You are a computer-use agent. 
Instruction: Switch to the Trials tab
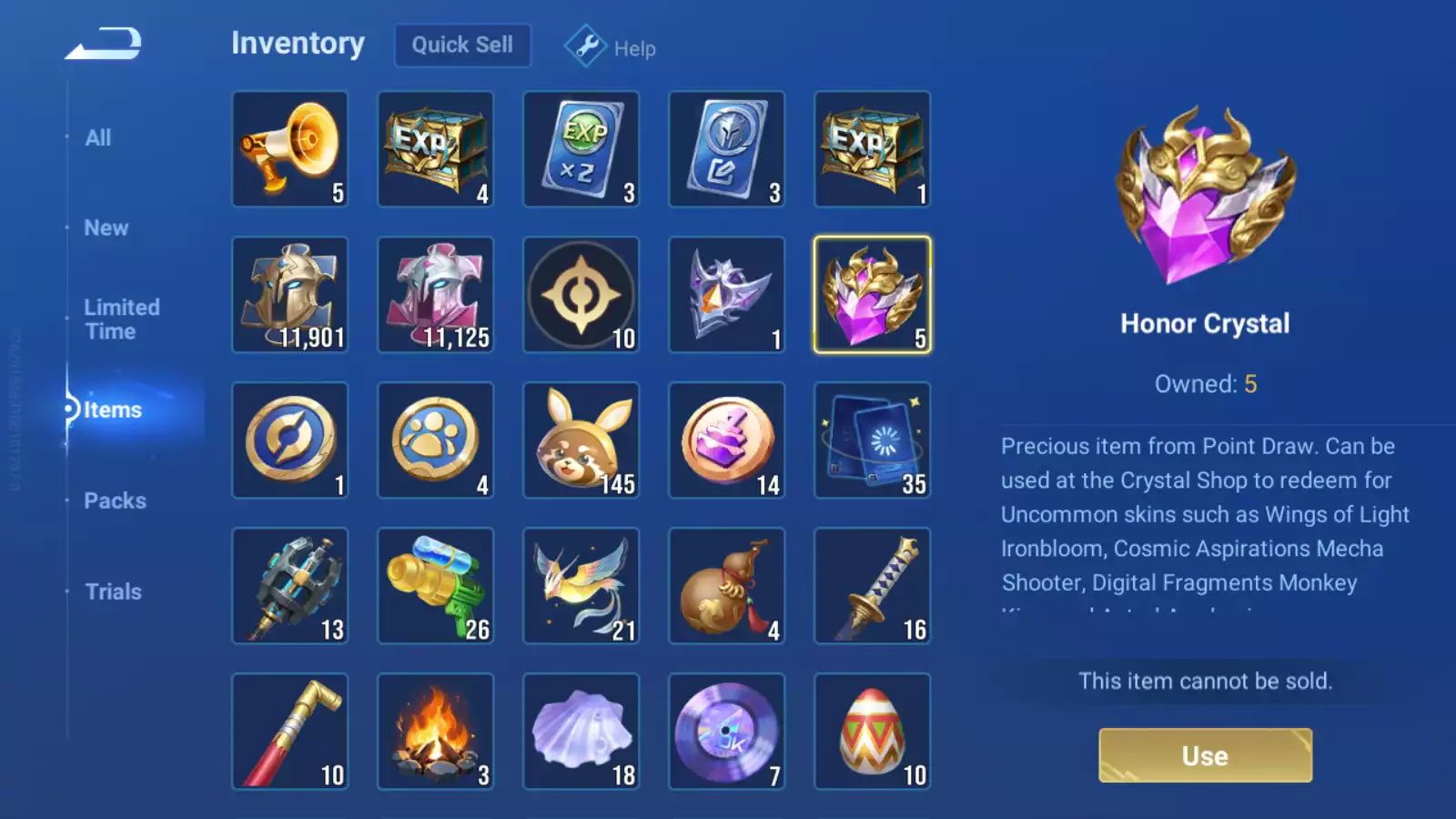113,591
